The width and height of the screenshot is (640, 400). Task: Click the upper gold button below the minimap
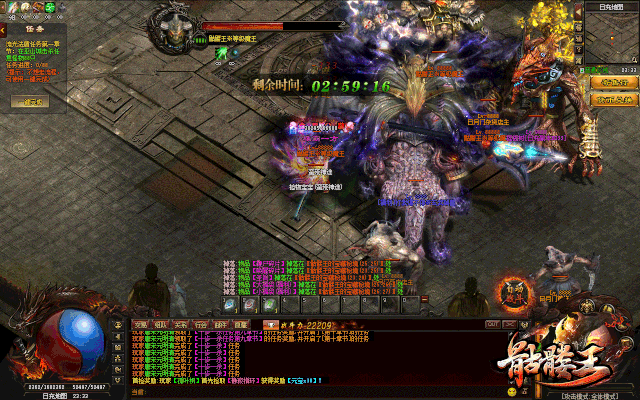tap(613, 82)
